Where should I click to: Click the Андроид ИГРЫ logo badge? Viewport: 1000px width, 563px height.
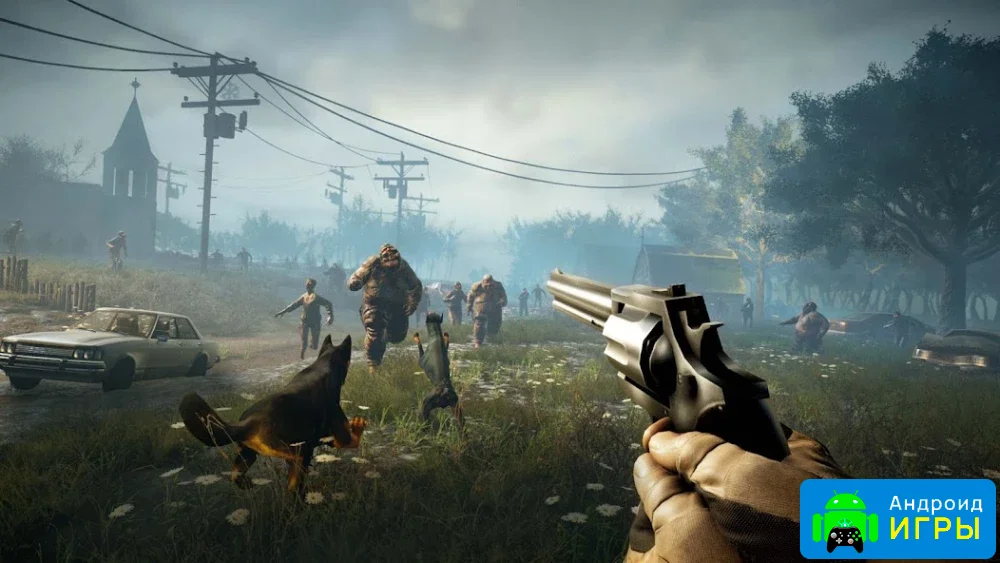coord(897,518)
